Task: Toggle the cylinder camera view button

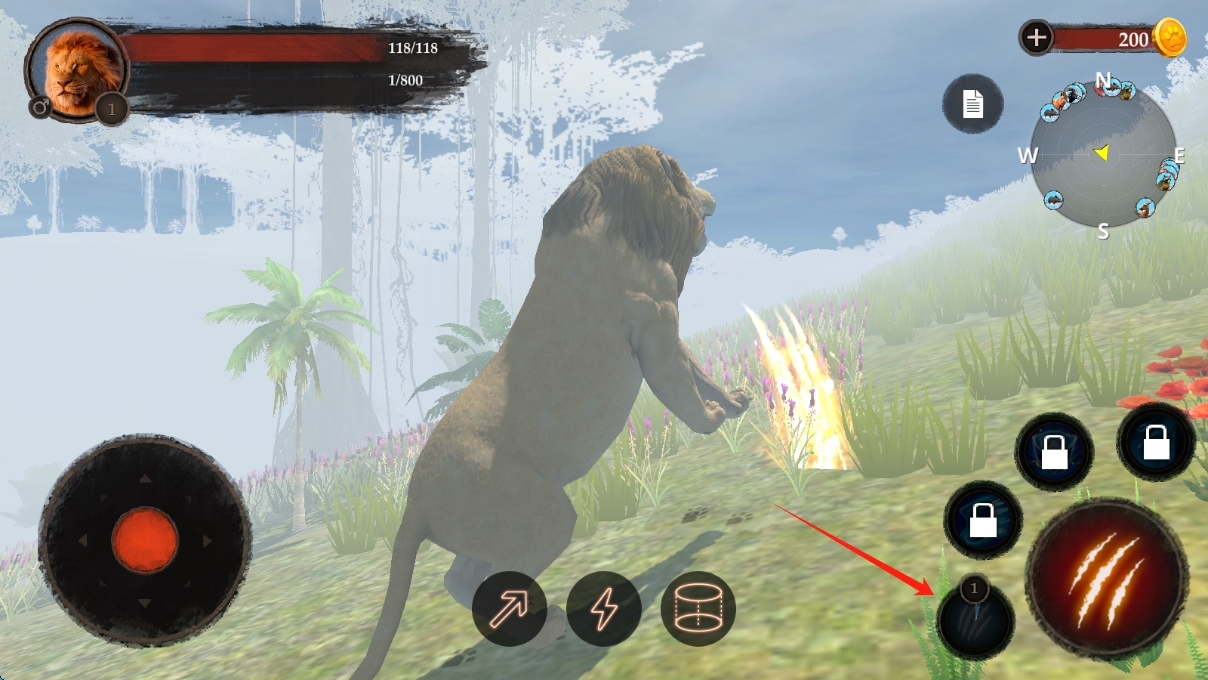Action: point(698,608)
